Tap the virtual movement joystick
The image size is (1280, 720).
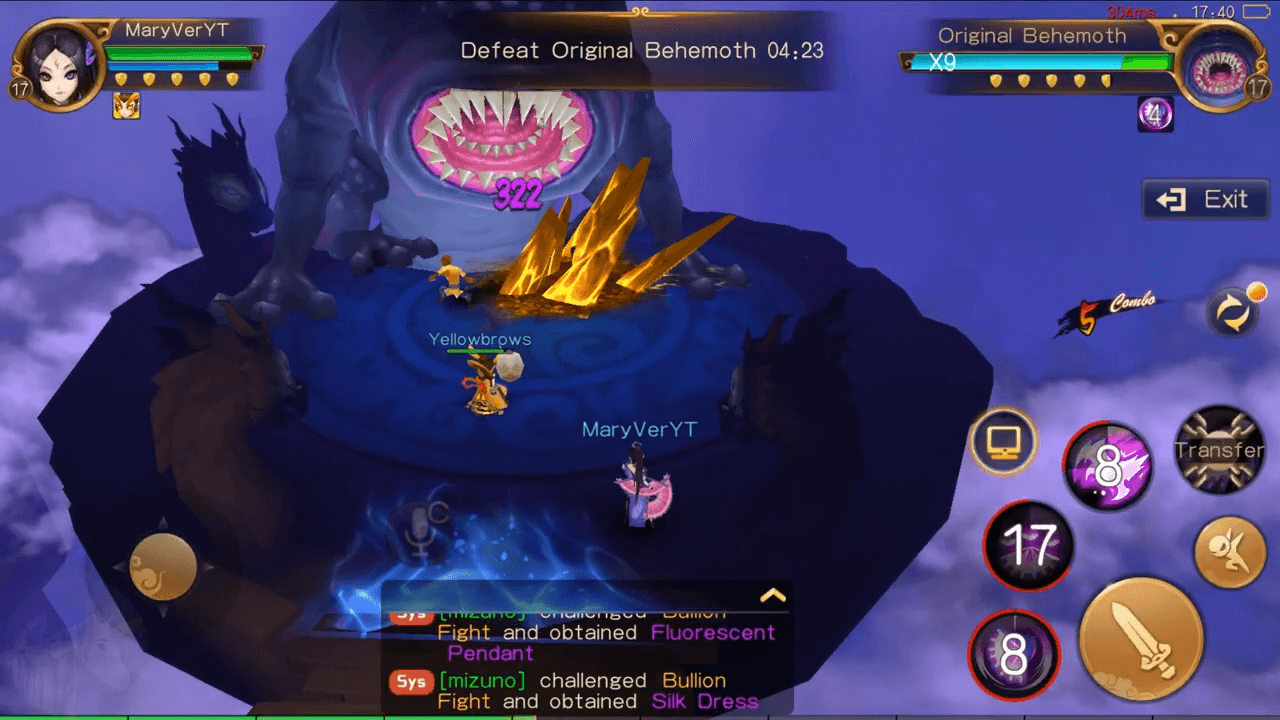(x=162, y=566)
